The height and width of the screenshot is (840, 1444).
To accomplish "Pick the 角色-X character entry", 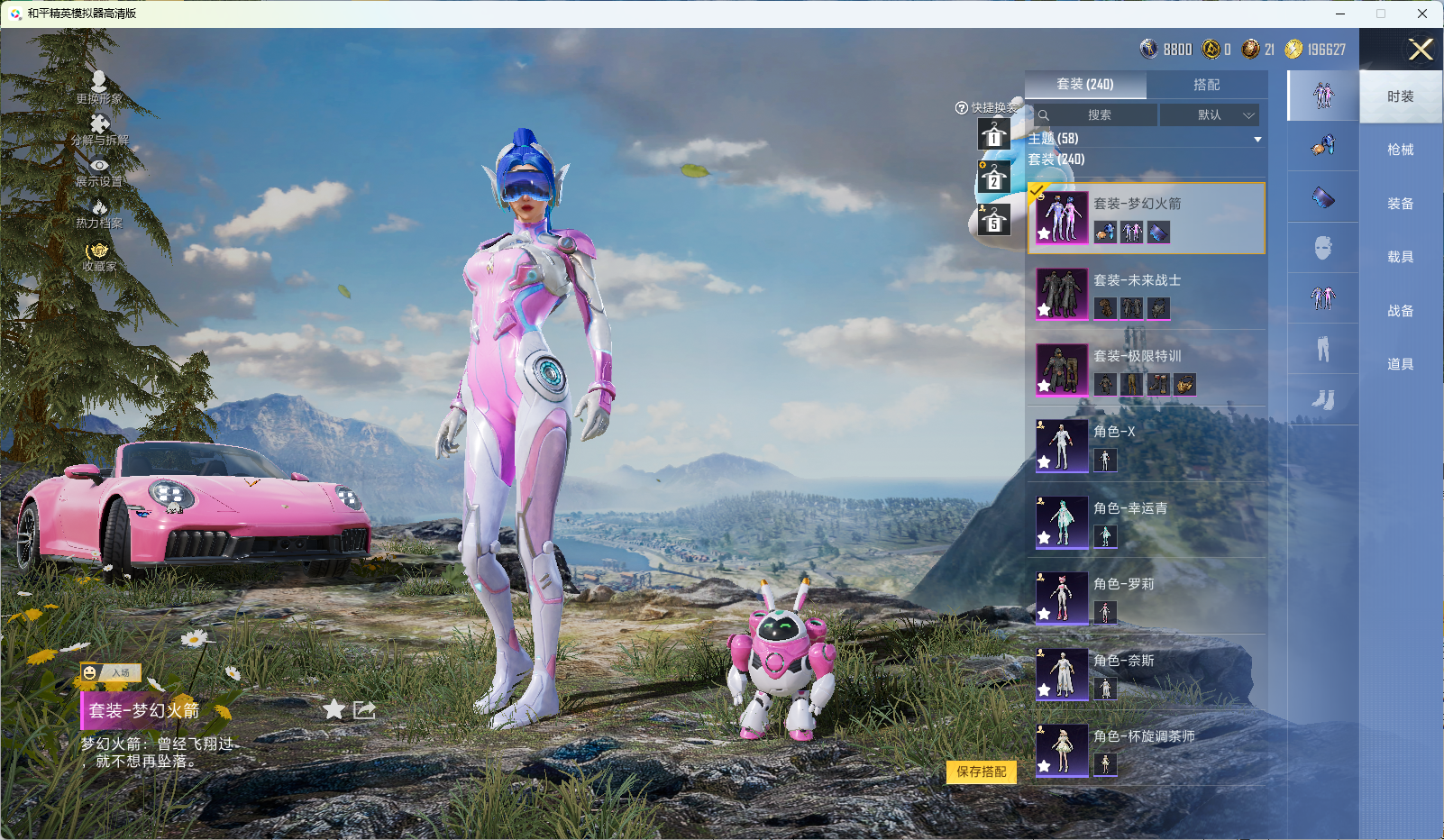I will coord(1146,445).
